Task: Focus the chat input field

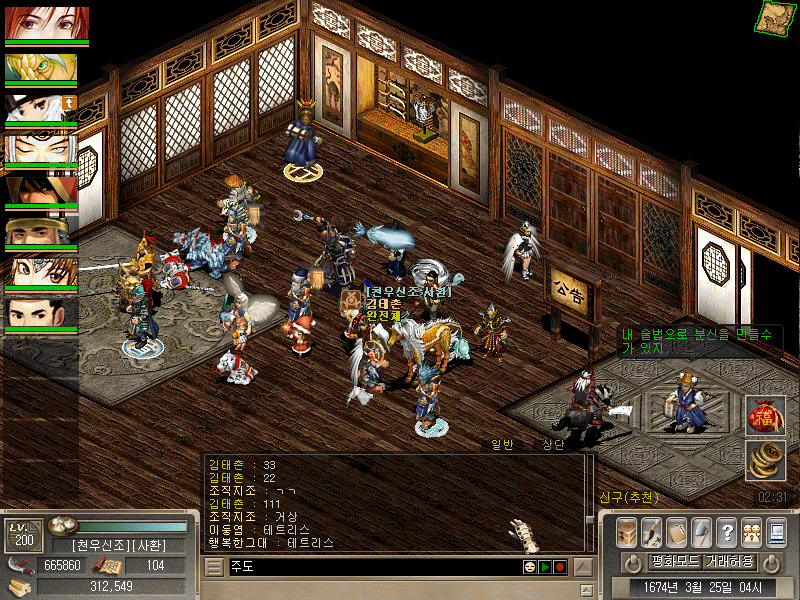Action: click(370, 567)
